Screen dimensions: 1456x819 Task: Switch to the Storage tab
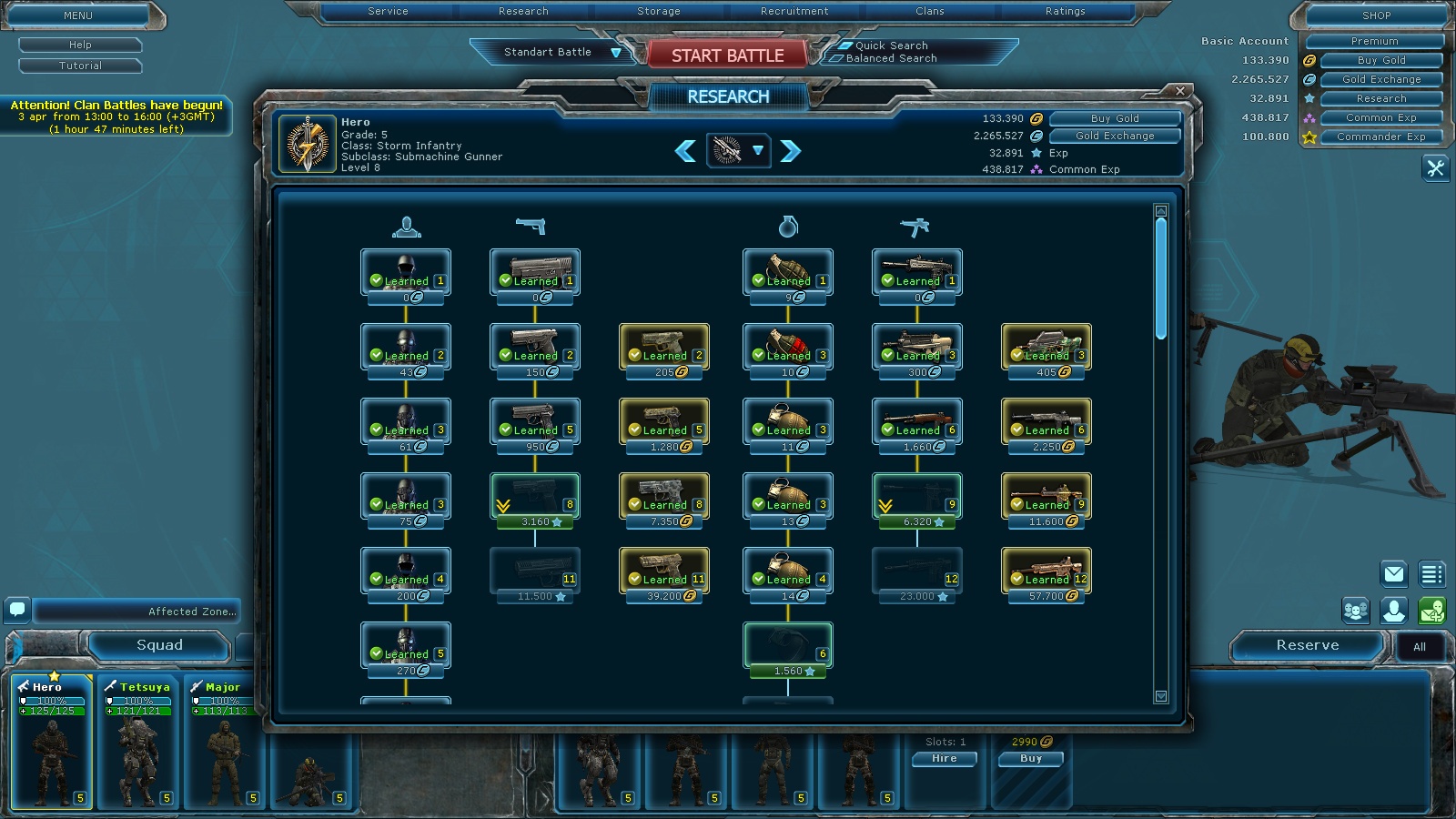pyautogui.click(x=659, y=12)
